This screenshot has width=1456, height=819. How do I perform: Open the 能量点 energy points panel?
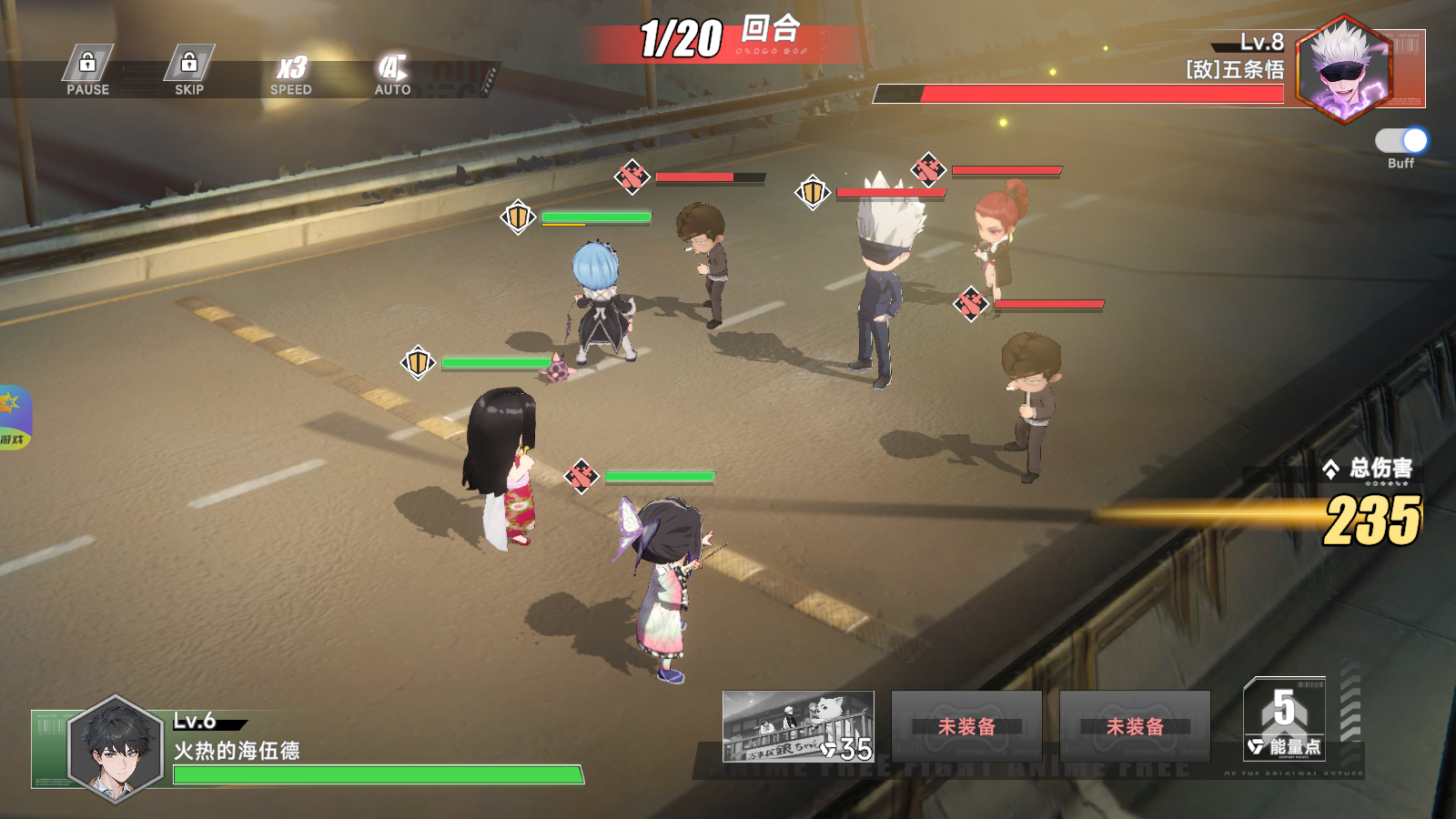[x=1284, y=719]
